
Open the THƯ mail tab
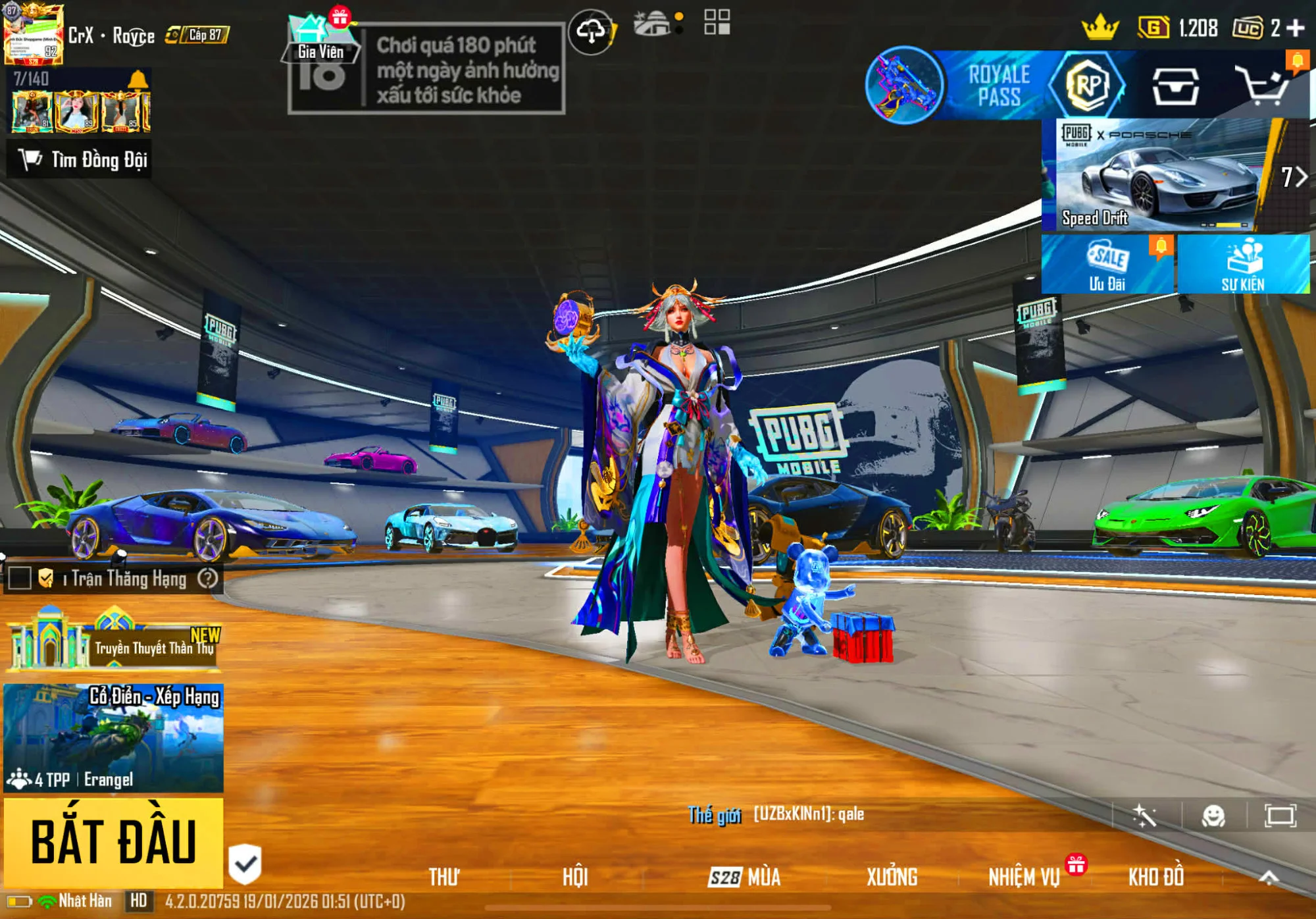tap(443, 877)
